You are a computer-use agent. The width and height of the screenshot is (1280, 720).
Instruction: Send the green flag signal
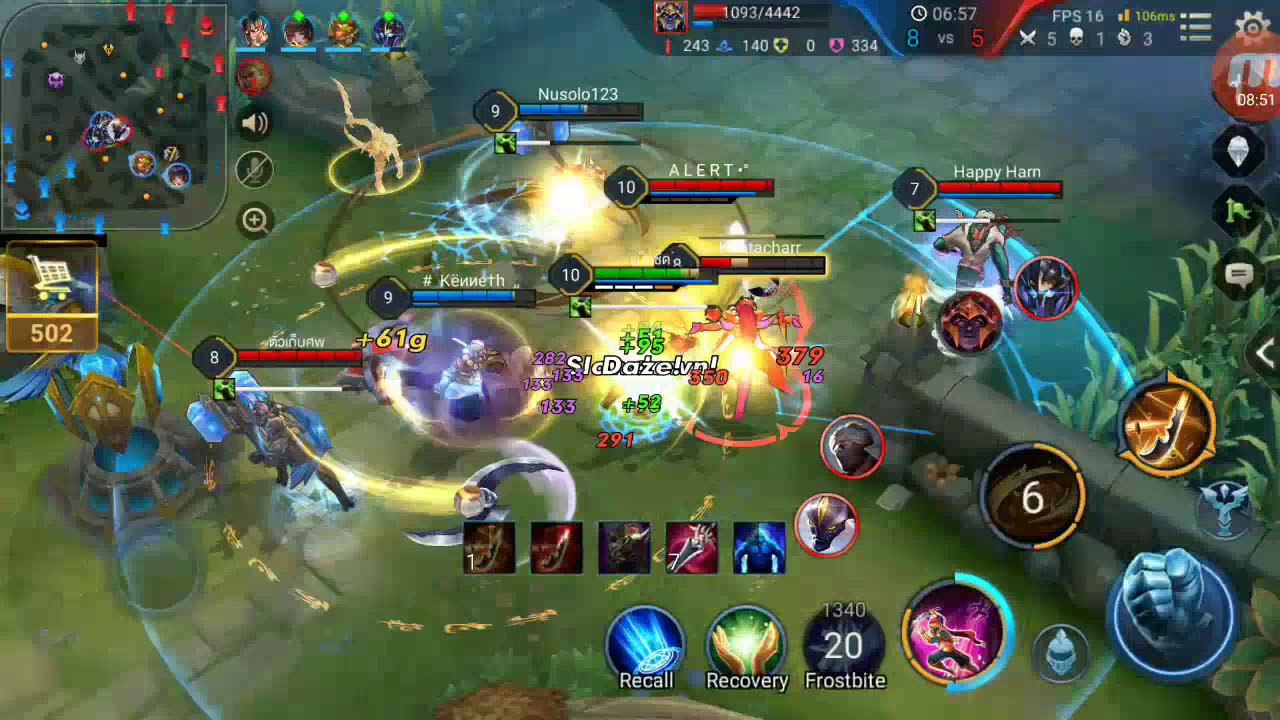click(1240, 211)
